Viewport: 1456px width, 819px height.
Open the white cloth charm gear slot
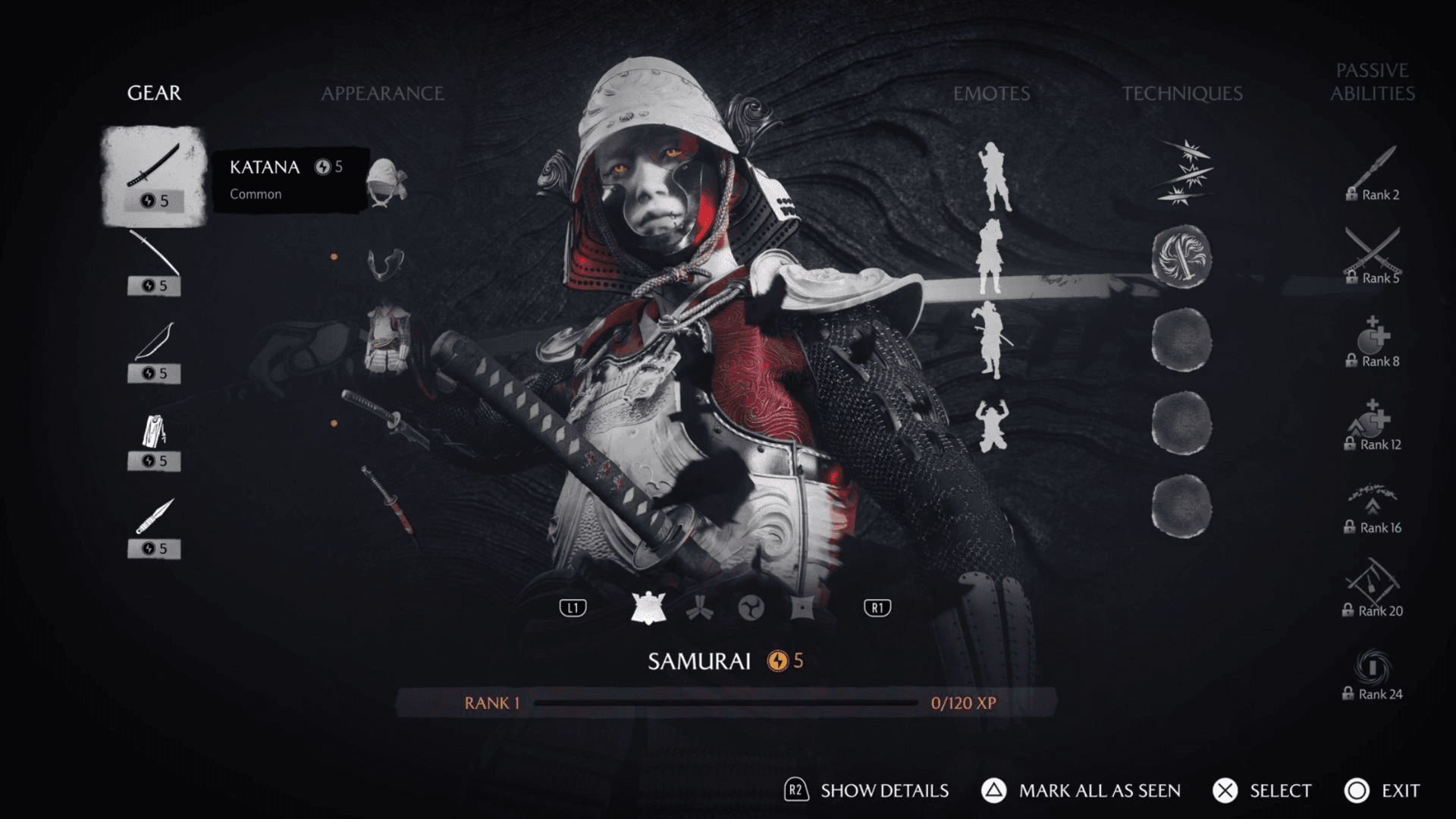coord(154,438)
